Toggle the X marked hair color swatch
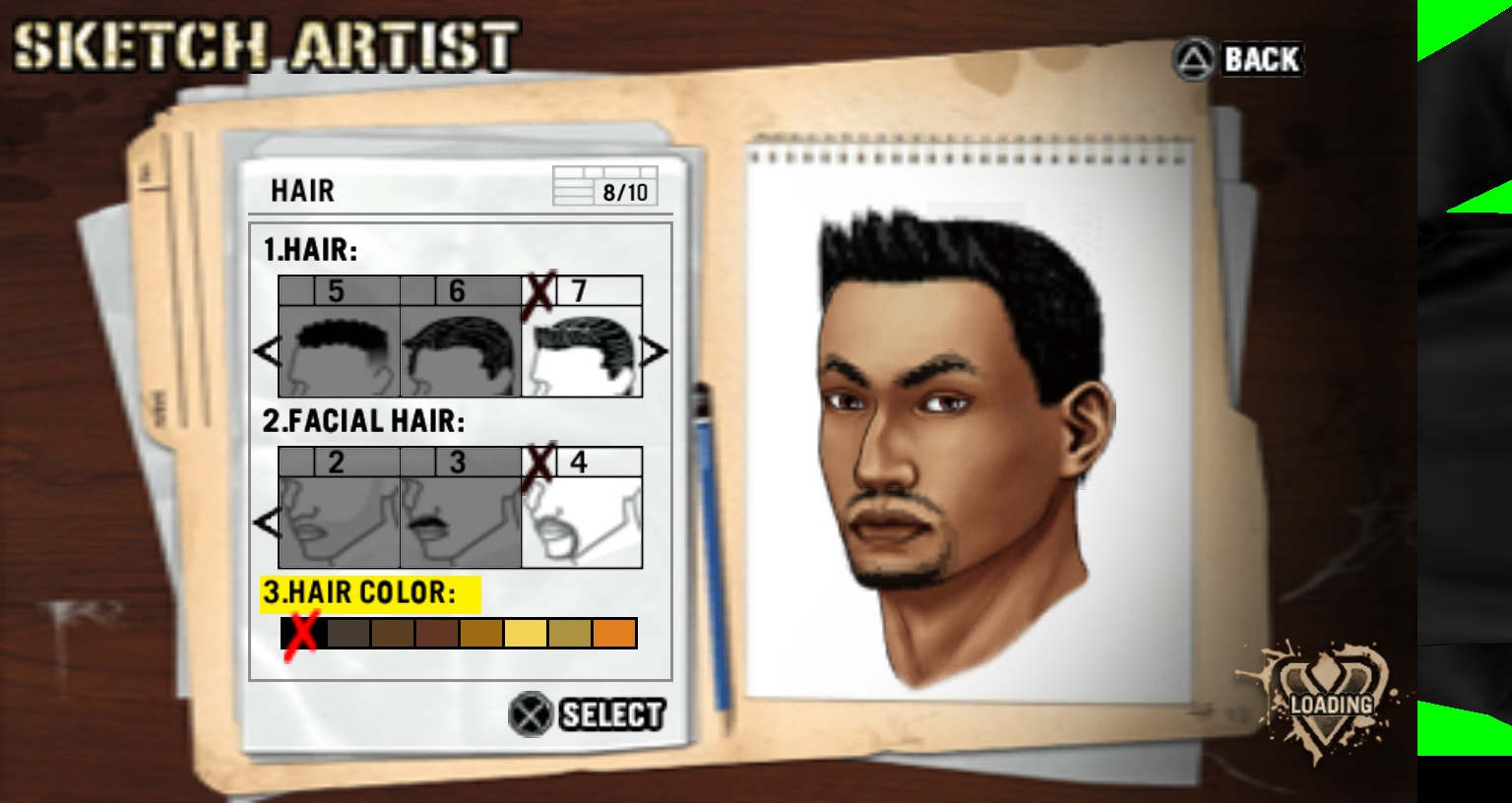 coord(299,633)
